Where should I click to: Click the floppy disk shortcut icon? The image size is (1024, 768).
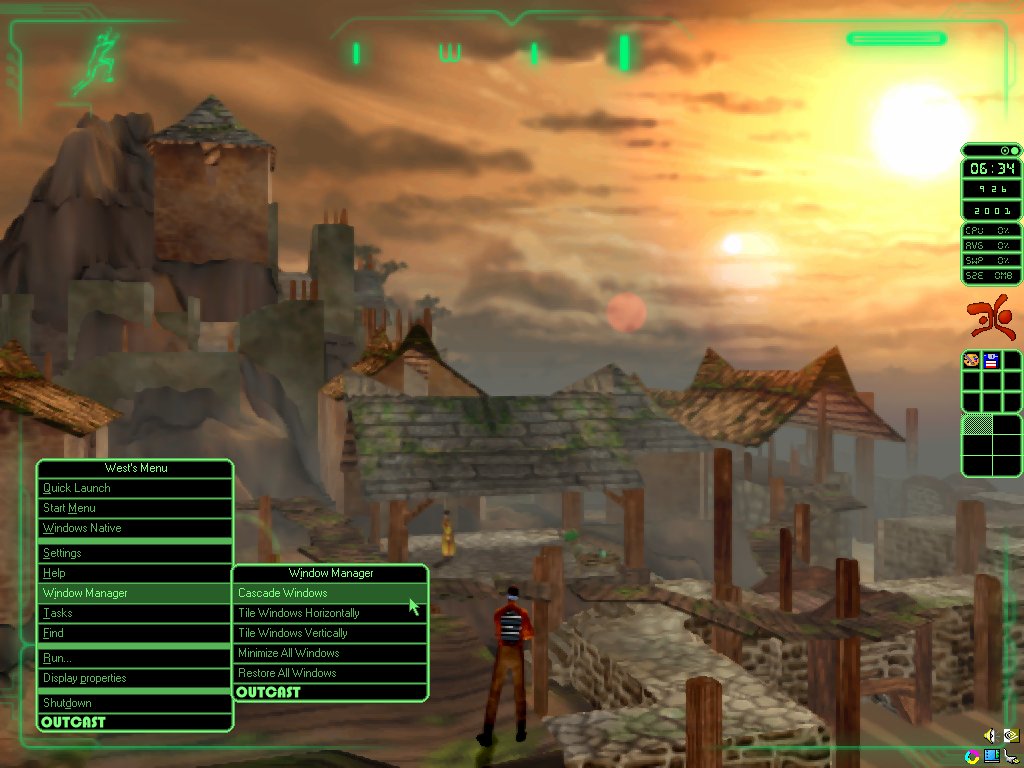point(991,360)
